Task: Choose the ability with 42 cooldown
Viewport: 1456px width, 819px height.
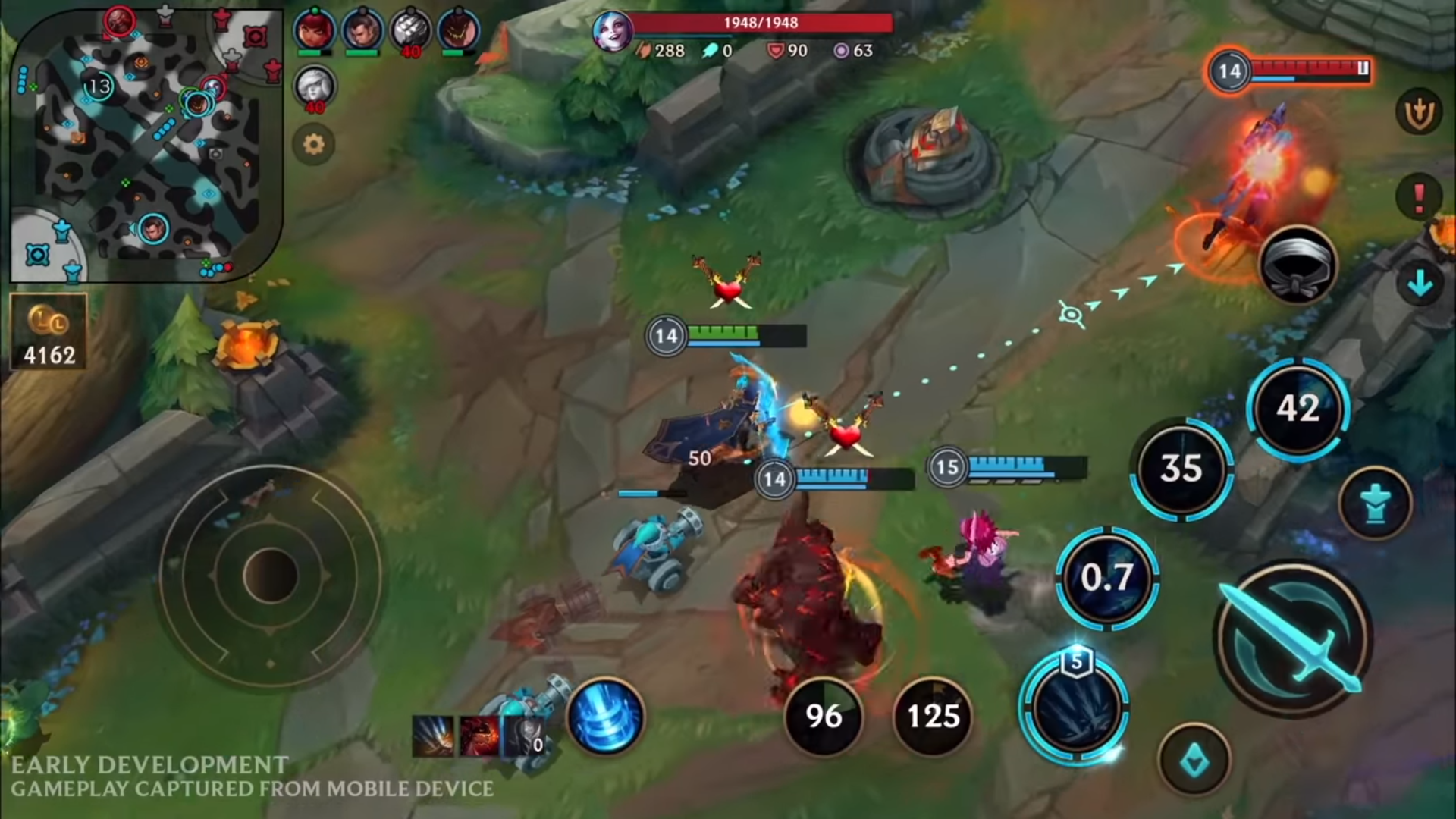Action: pyautogui.click(x=1298, y=409)
